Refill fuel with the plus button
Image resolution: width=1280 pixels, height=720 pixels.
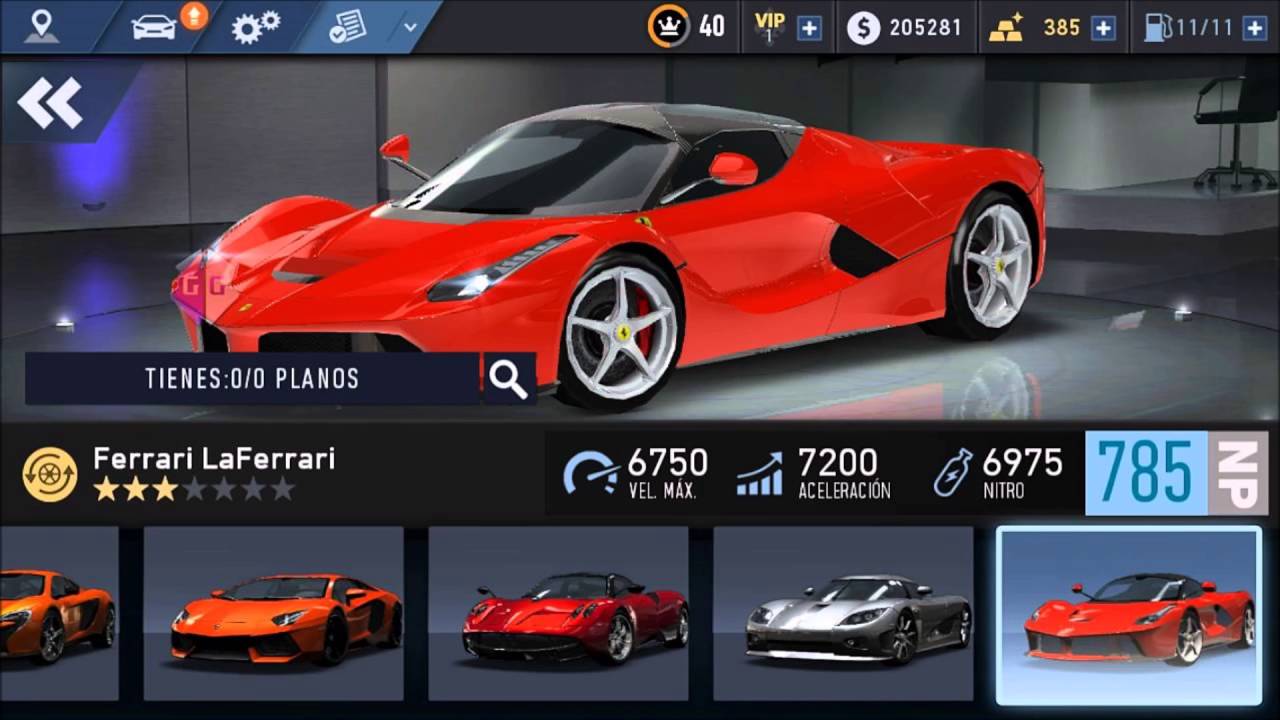(1254, 28)
